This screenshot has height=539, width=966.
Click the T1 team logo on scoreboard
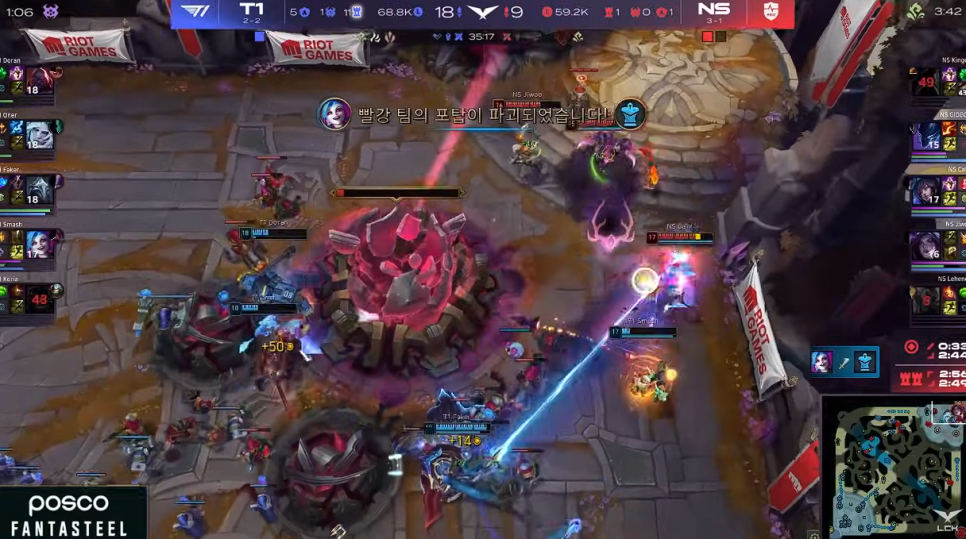coord(195,11)
